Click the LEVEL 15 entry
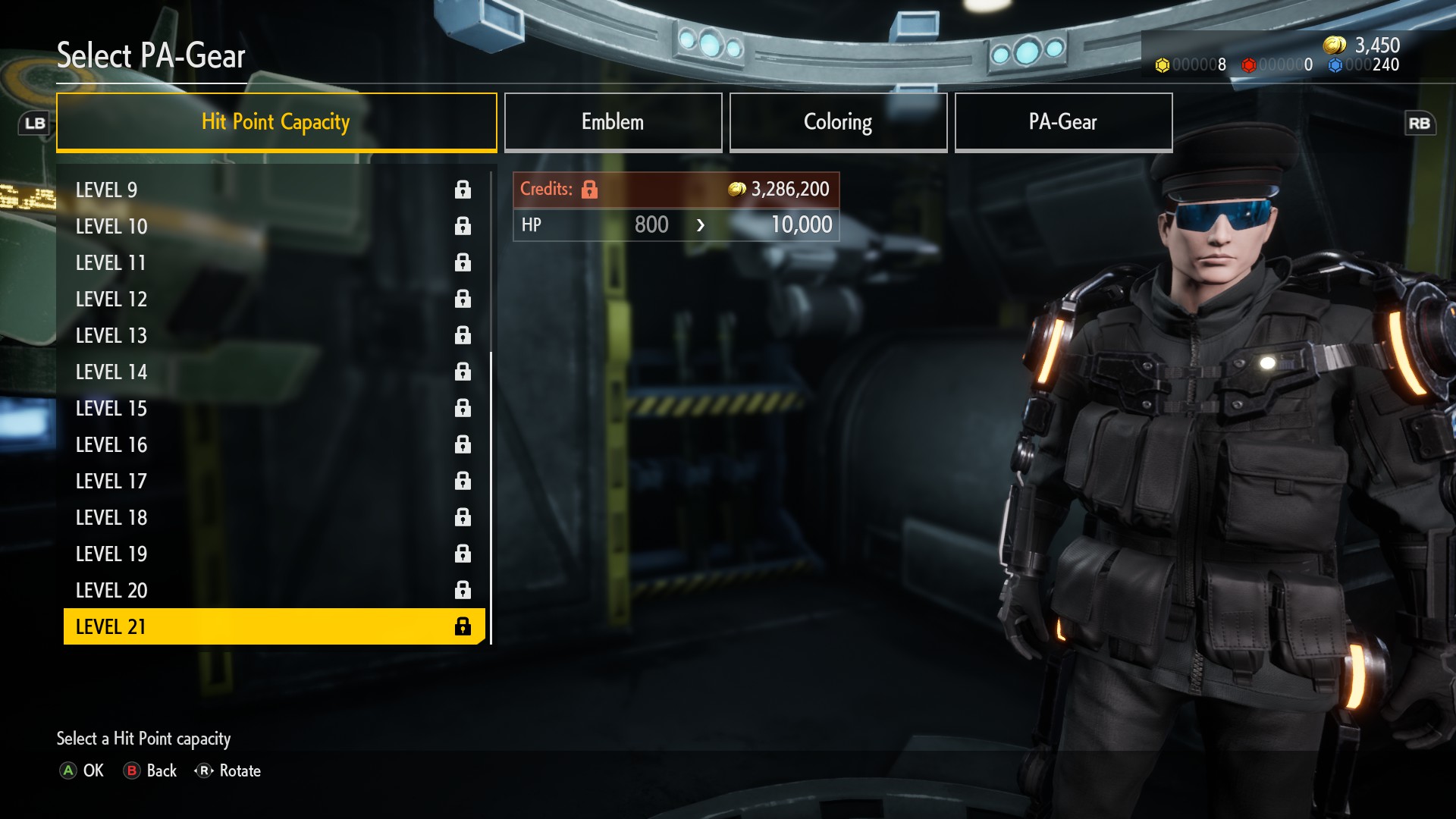The width and height of the screenshot is (1456, 819). click(273, 408)
